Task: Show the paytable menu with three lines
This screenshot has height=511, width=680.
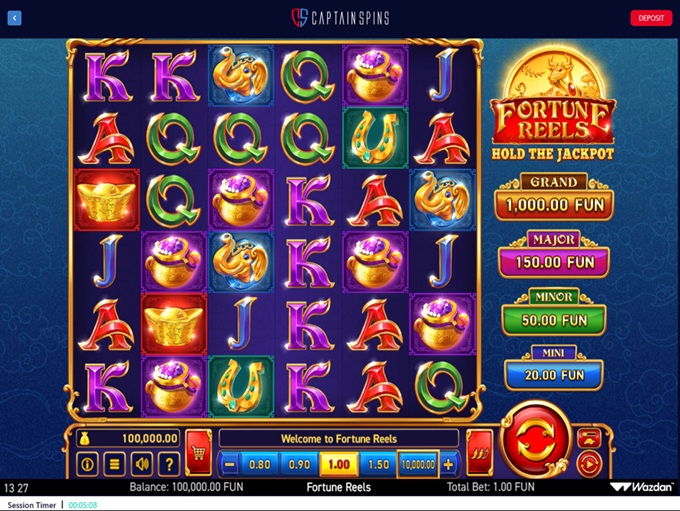Action: 115,464
